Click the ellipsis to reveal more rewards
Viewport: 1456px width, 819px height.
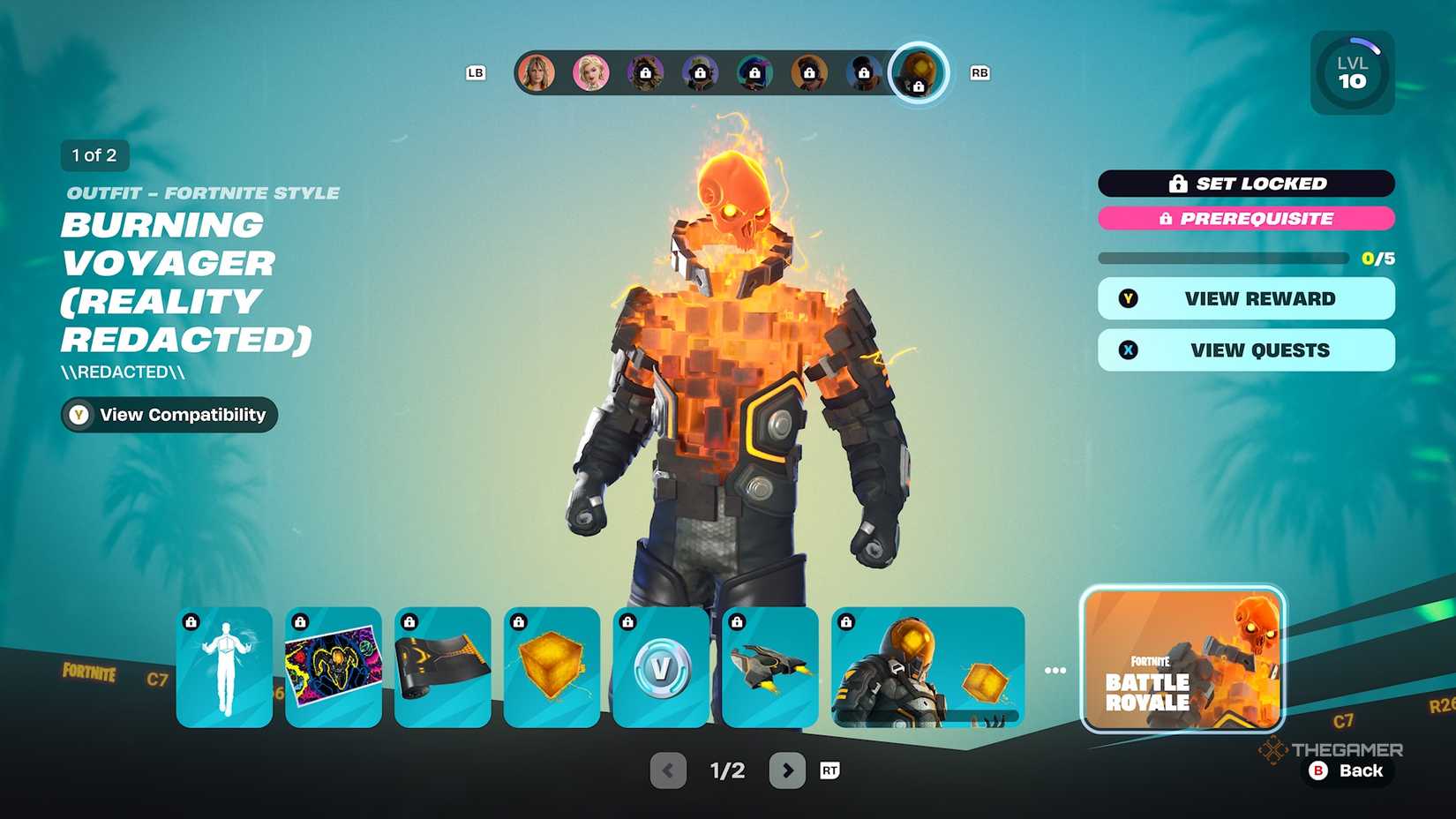[x=1055, y=669]
